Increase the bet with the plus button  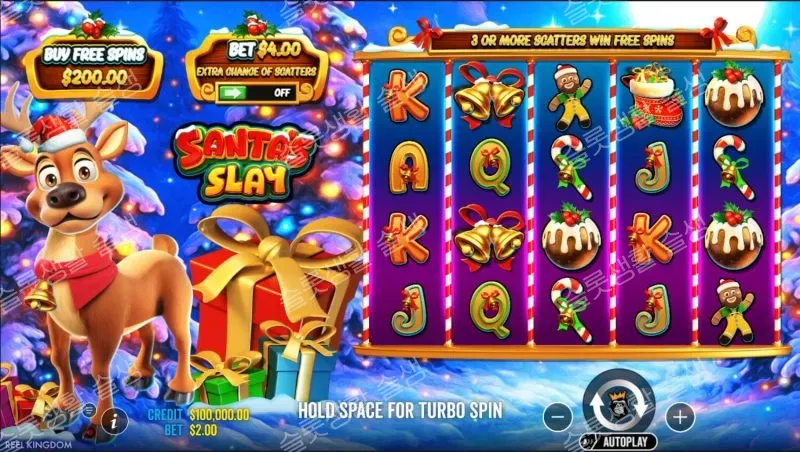[x=679, y=414]
